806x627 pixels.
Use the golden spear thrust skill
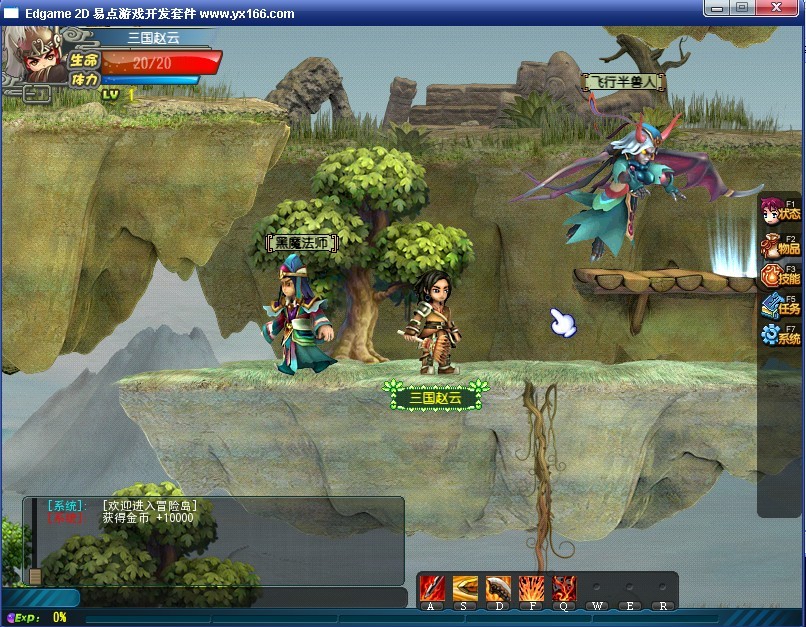[465, 588]
